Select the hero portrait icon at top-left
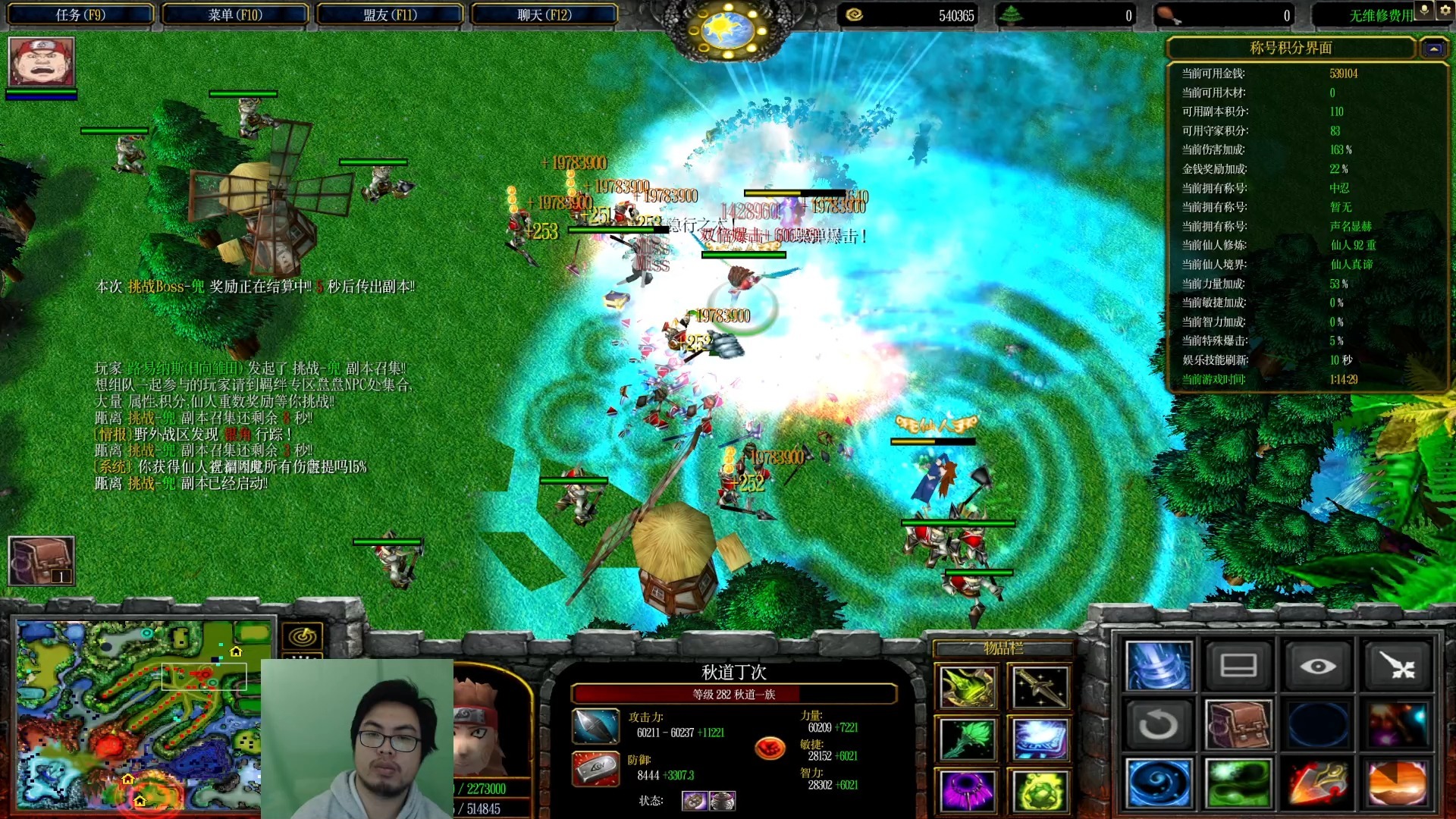This screenshot has width=1456, height=819. pyautogui.click(x=41, y=61)
